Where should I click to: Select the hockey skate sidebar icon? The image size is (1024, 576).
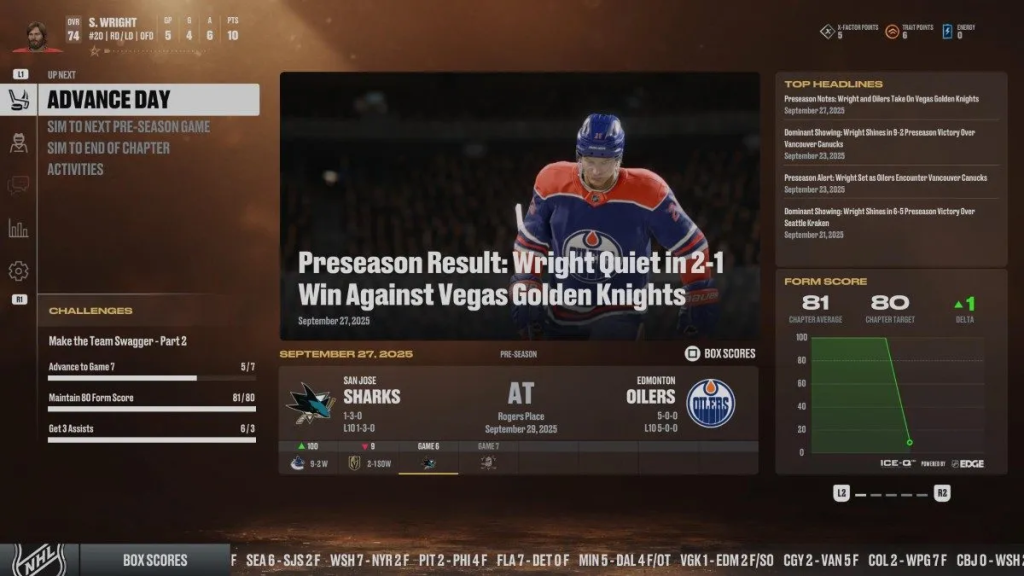pos(18,99)
